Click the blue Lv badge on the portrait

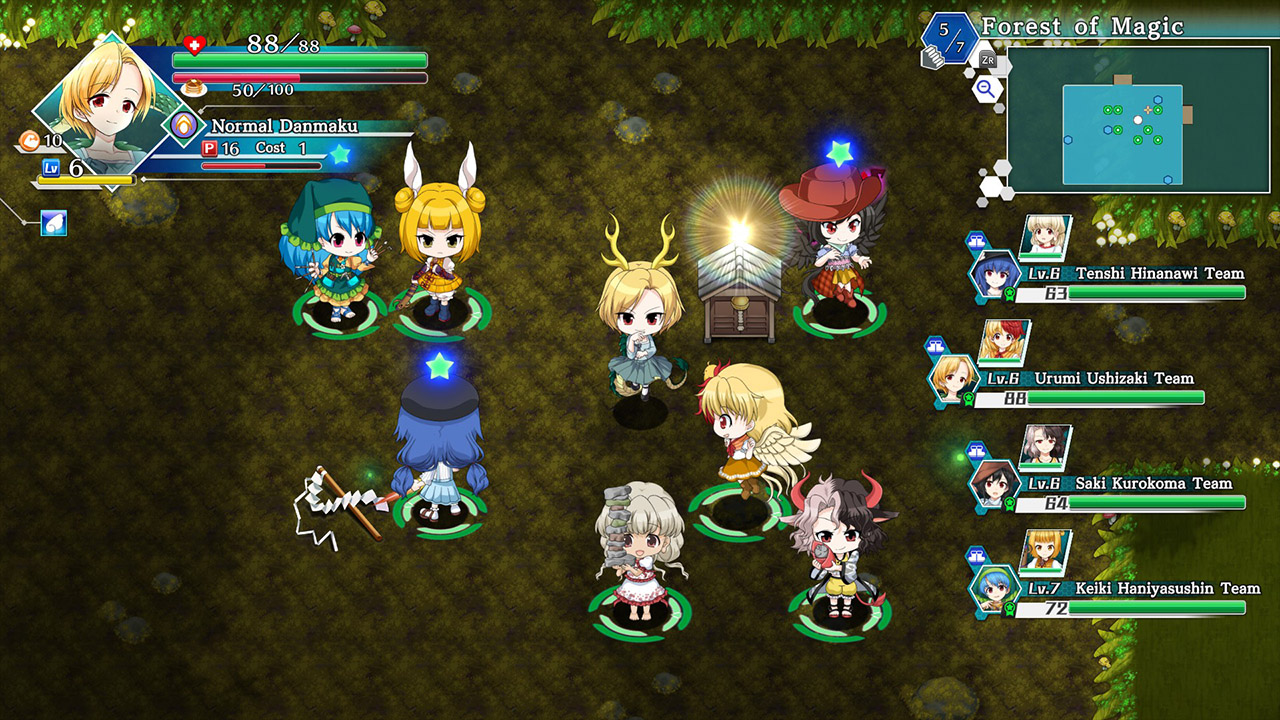[x=51, y=167]
